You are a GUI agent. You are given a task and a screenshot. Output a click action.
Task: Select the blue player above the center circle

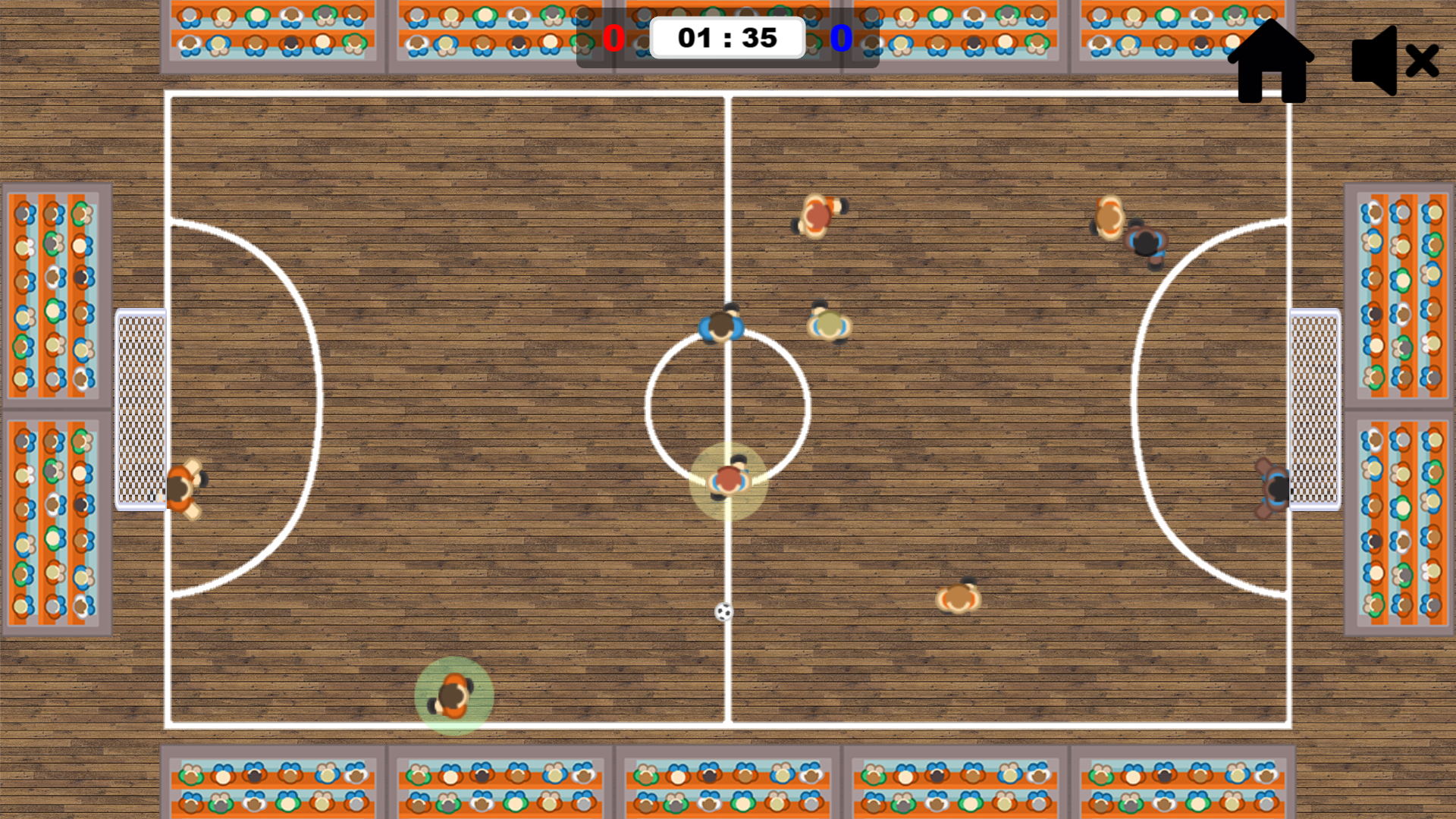721,326
